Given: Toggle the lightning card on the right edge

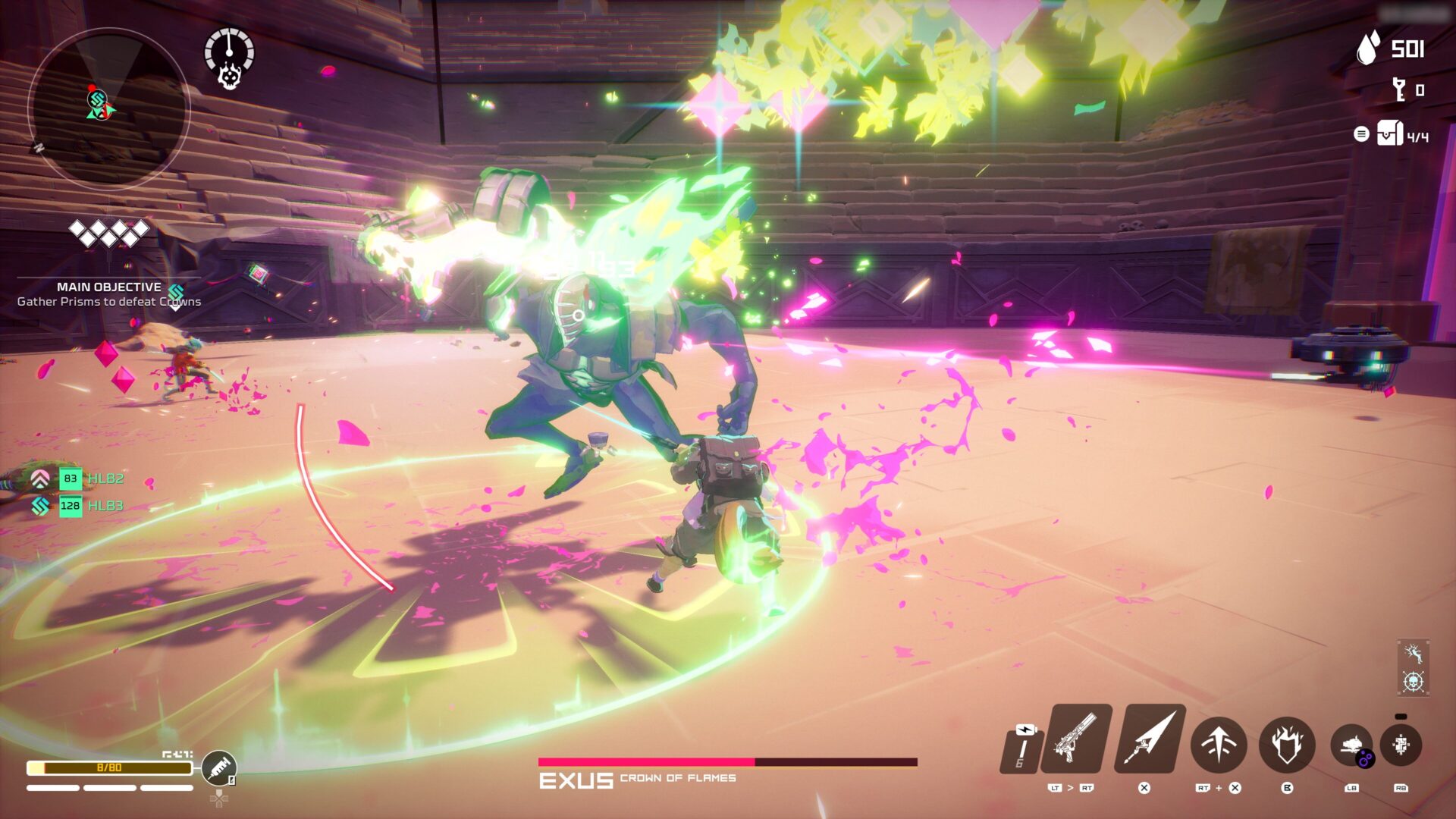Looking at the screenshot, I should 1414,654.
